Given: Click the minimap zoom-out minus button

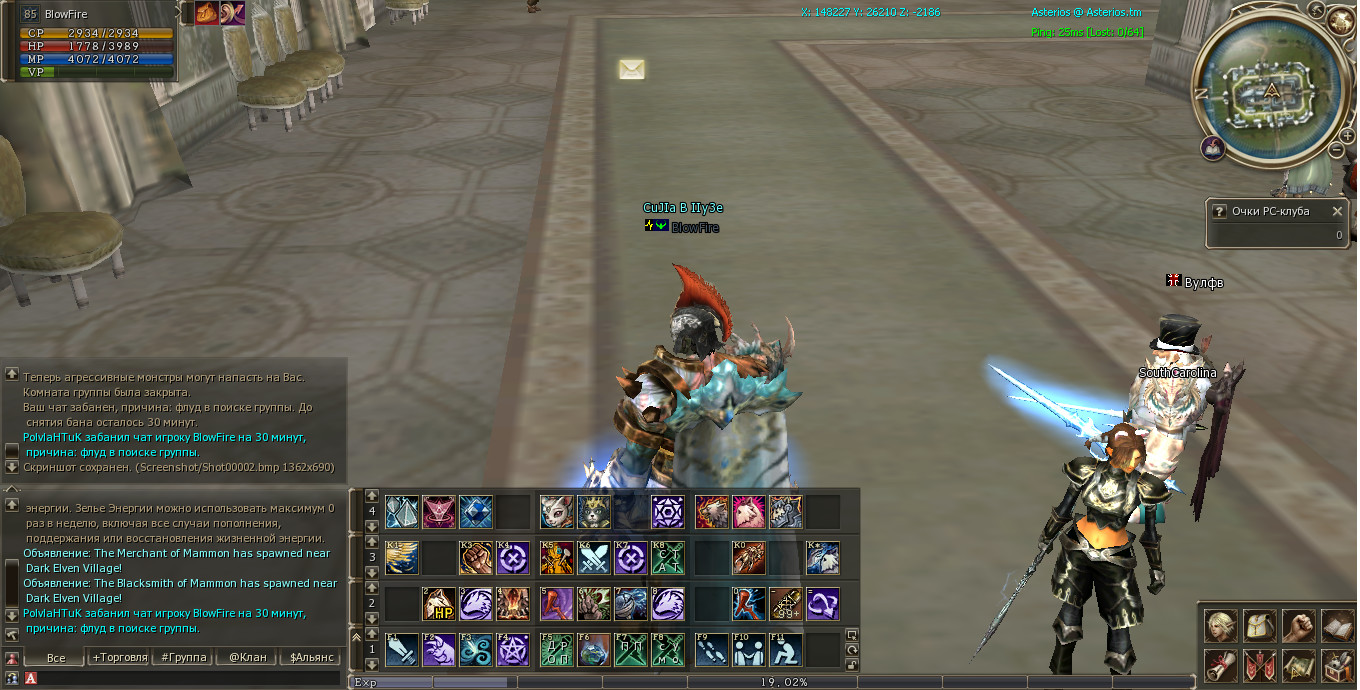Looking at the screenshot, I should (x=1336, y=150).
